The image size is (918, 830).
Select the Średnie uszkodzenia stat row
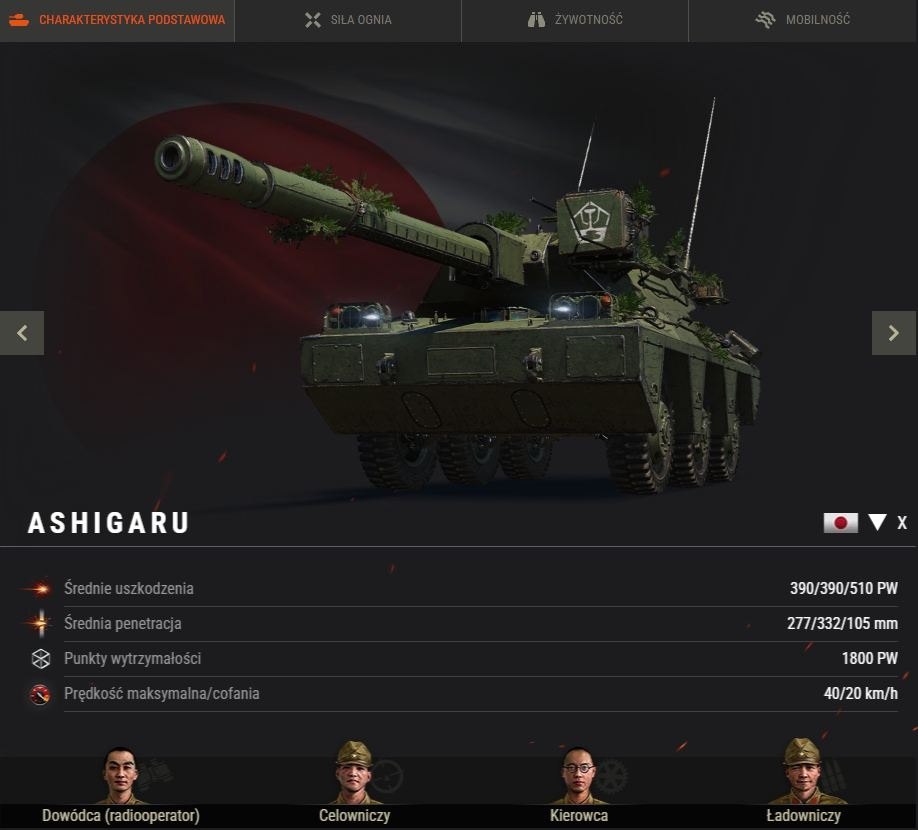pyautogui.click(x=459, y=589)
